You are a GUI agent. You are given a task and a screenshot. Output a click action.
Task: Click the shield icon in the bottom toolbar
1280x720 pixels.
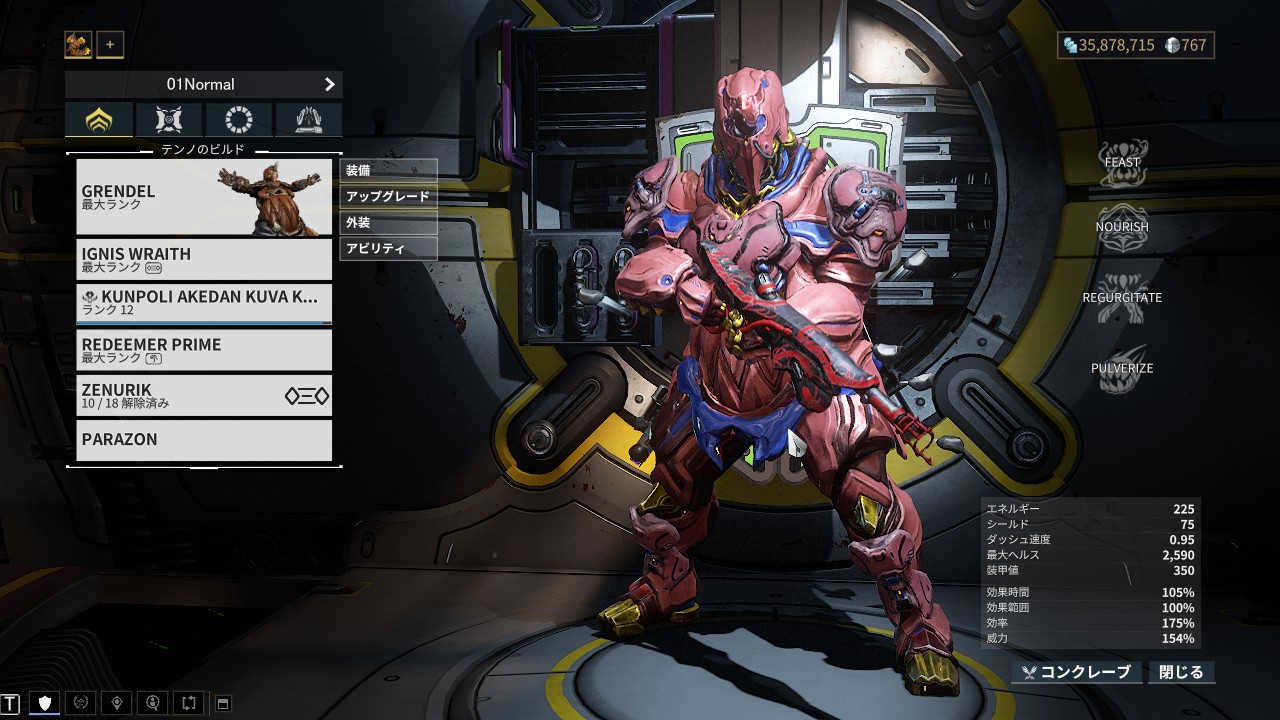[44, 703]
